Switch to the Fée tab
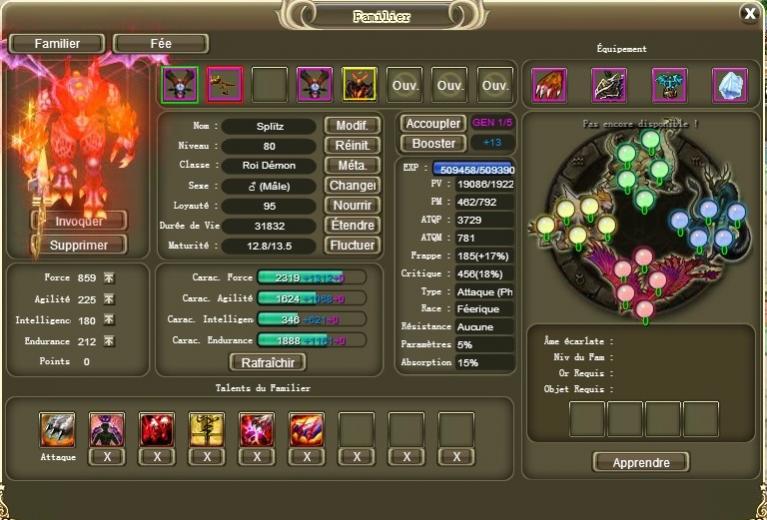The image size is (767, 520). pyautogui.click(x=160, y=44)
